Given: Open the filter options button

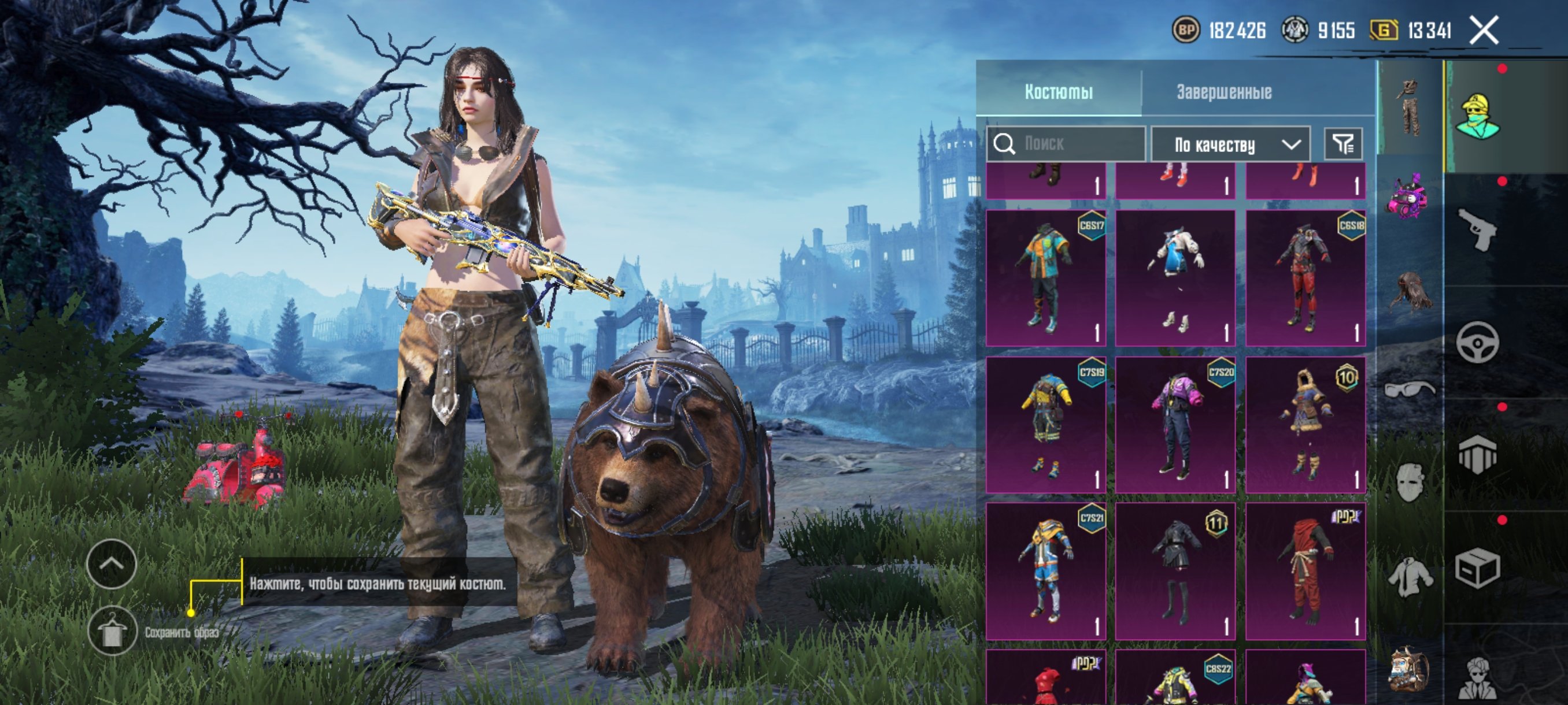Looking at the screenshot, I should tap(1343, 144).
